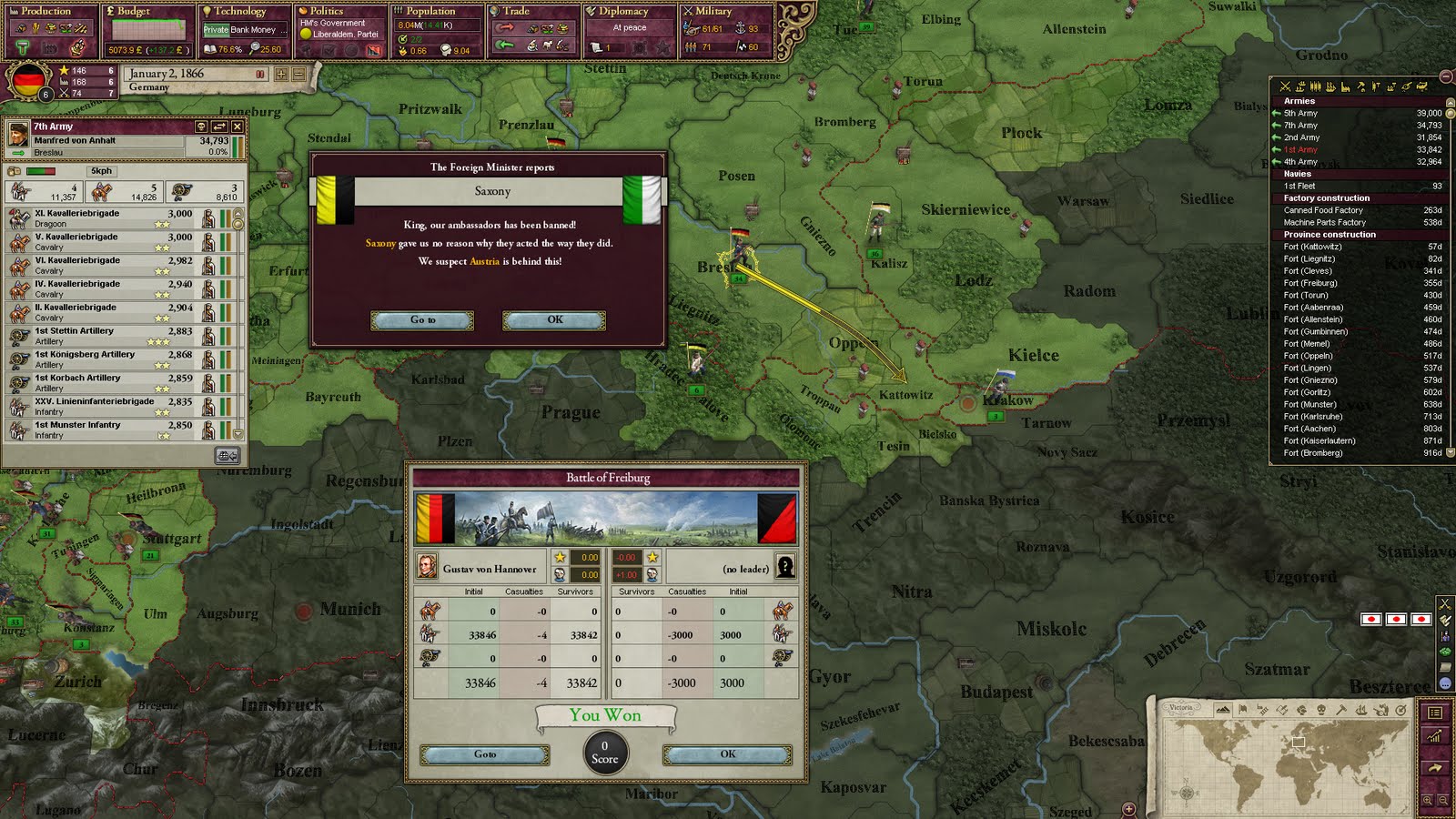1456x819 pixels.
Task: Click OK on the Battle of Freiburg popup
Action: click(x=725, y=754)
